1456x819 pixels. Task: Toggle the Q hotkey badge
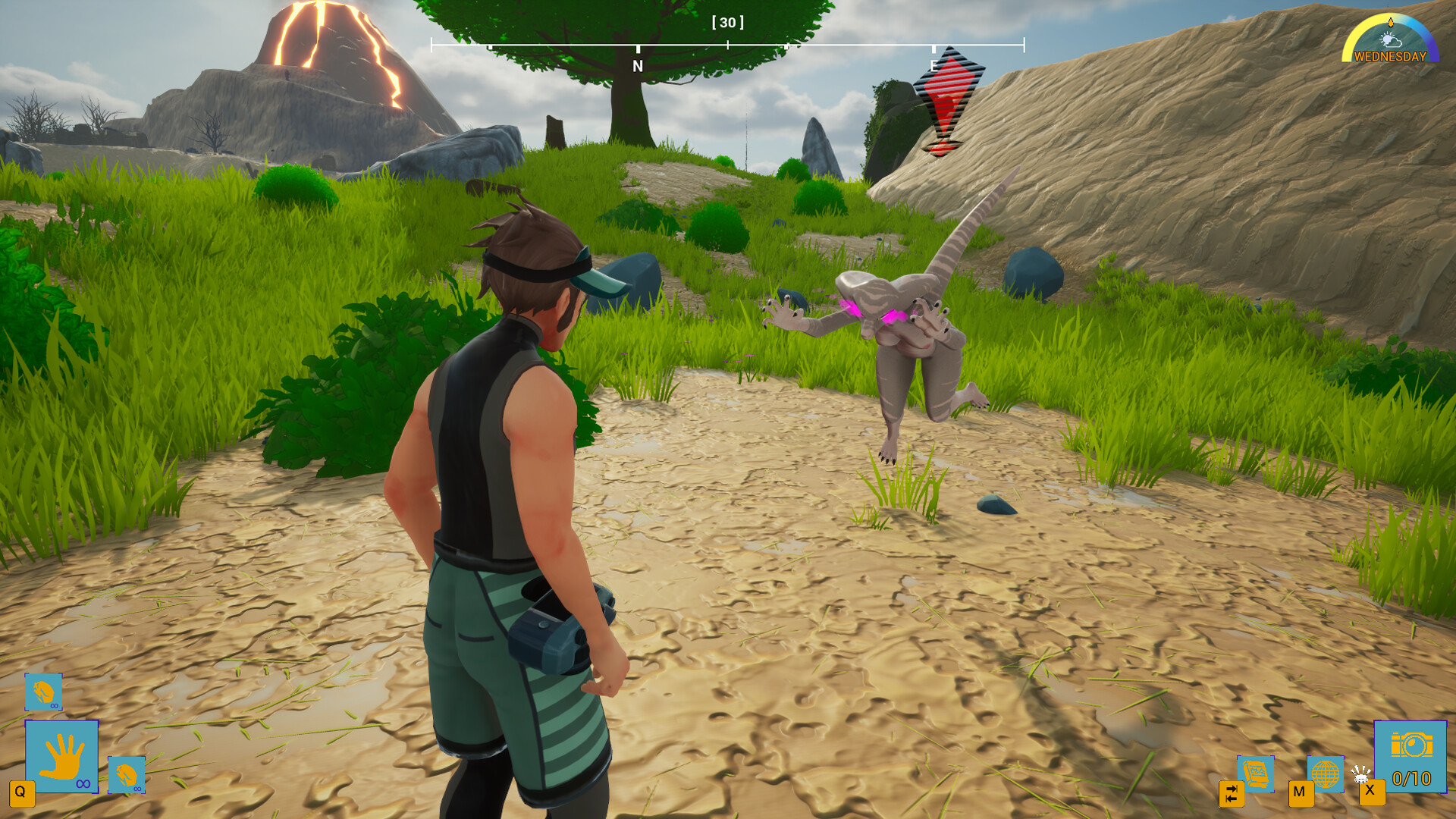coord(23,794)
